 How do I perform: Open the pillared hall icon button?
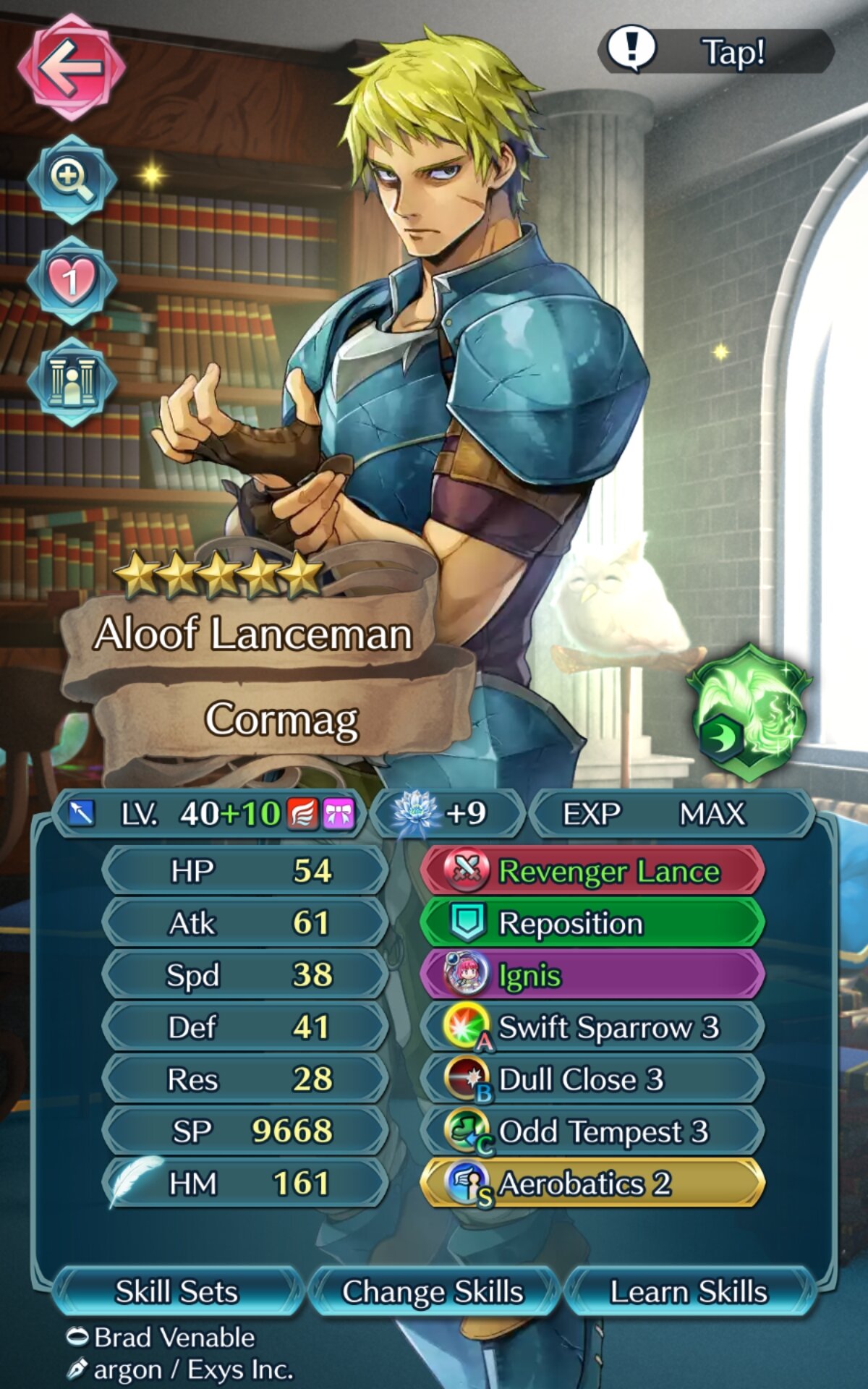point(71,381)
